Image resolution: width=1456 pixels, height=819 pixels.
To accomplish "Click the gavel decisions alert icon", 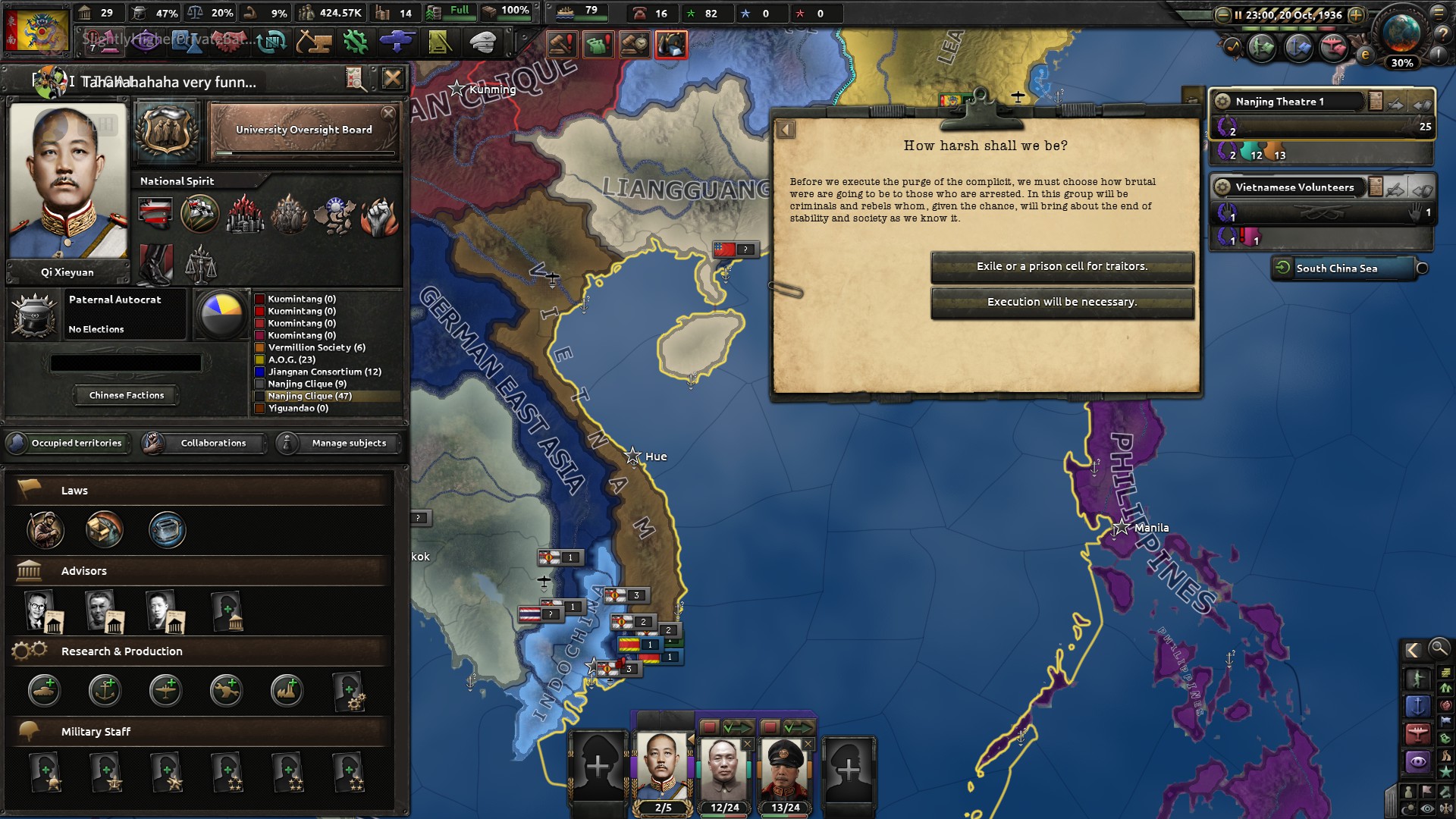I will (x=562, y=44).
